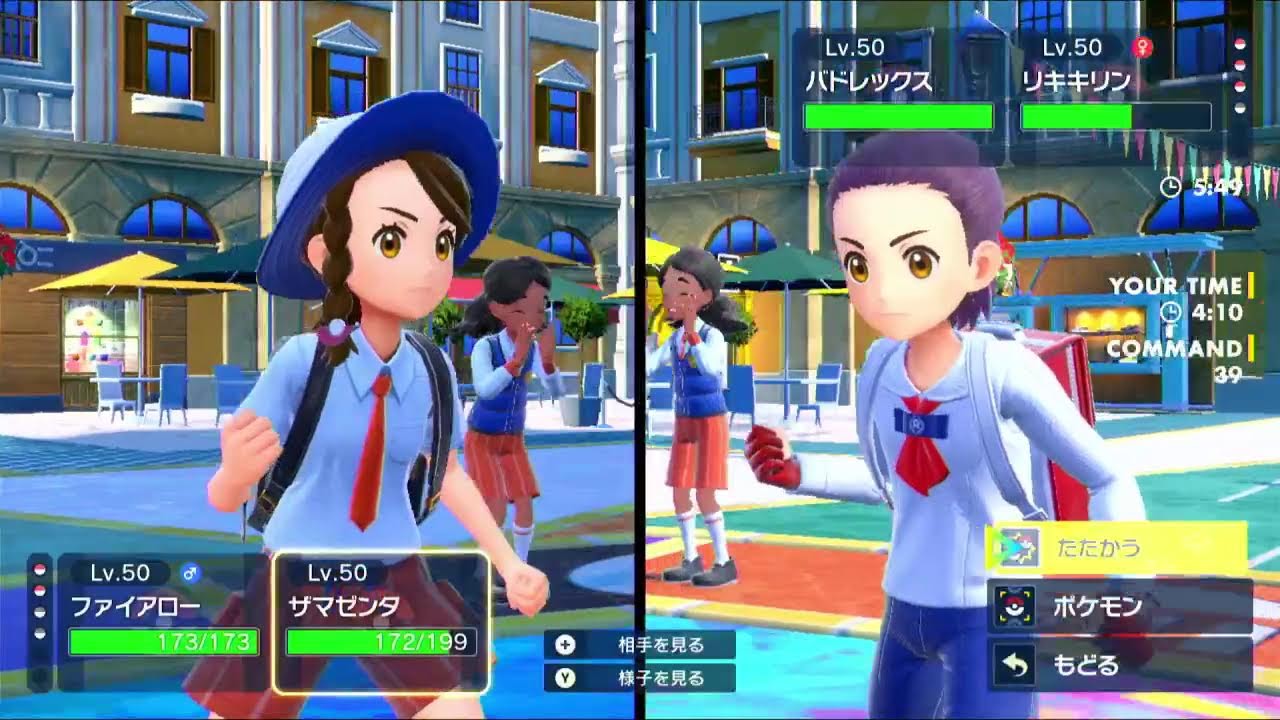The image size is (1280, 720).
Task: Choose the 相手を見る option
Action: pos(640,645)
